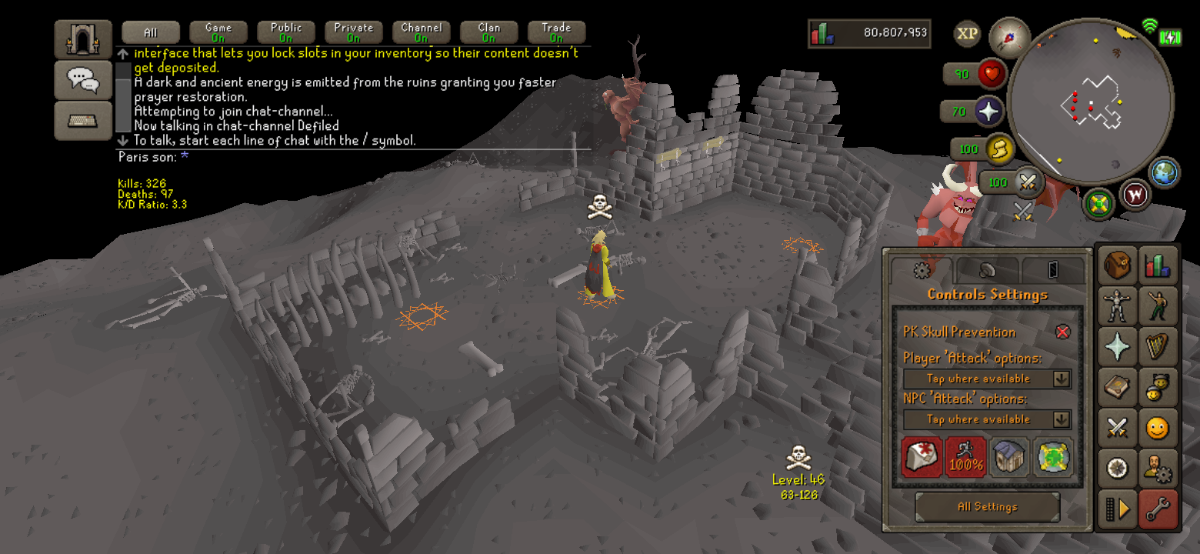Open the world map globe
Screen dimensions: 1200x554
pyautogui.click(x=1164, y=172)
